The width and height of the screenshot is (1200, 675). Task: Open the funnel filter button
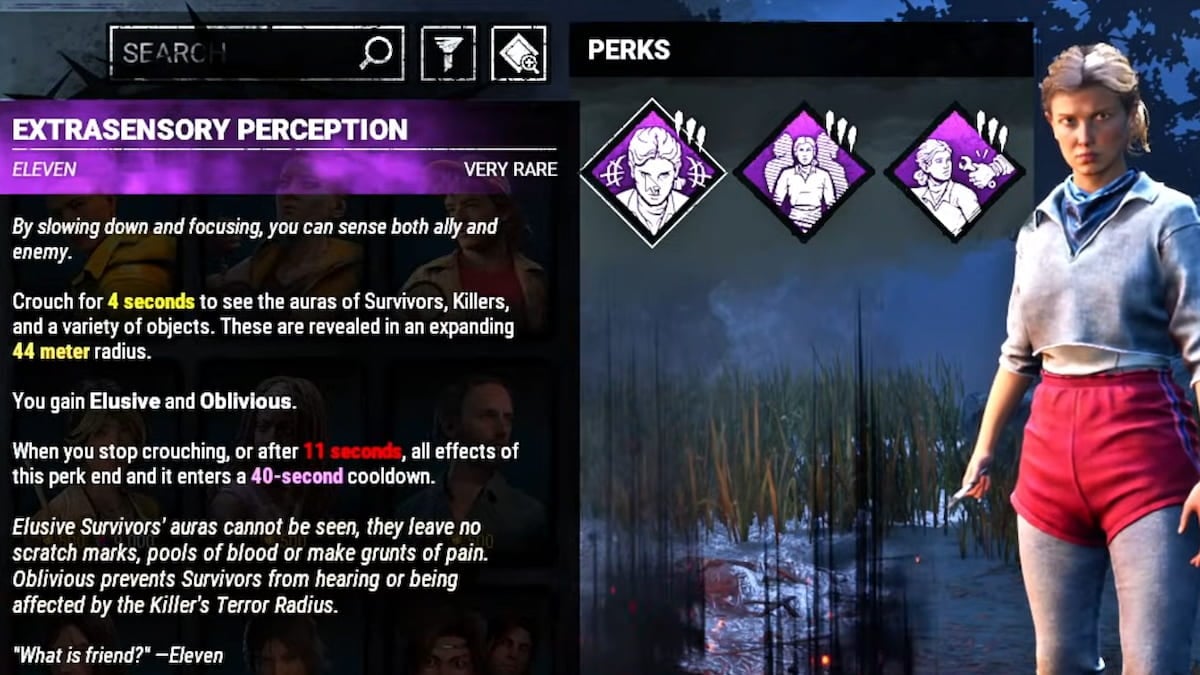[x=448, y=53]
